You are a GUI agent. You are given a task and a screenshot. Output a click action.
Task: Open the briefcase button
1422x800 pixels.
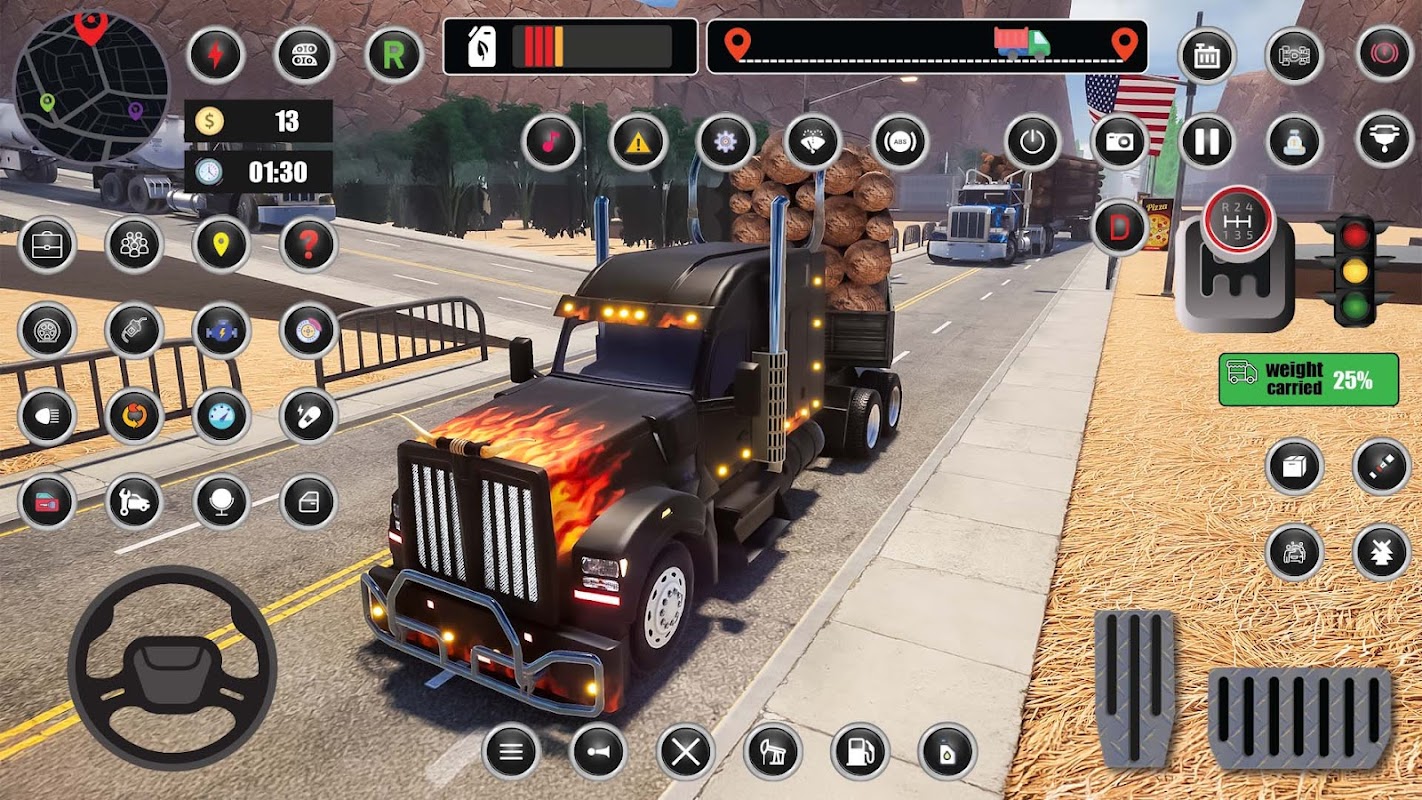47,245
